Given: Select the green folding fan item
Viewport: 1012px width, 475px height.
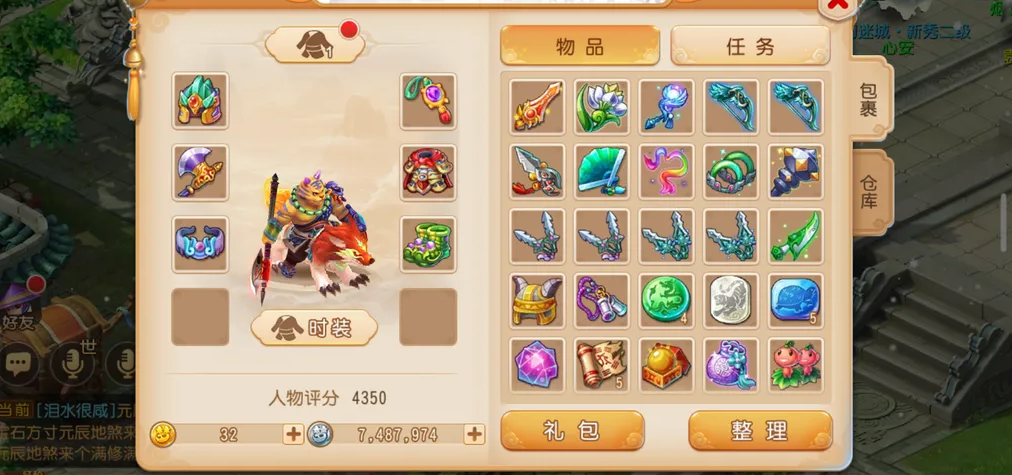Looking at the screenshot, I should coord(602,171).
